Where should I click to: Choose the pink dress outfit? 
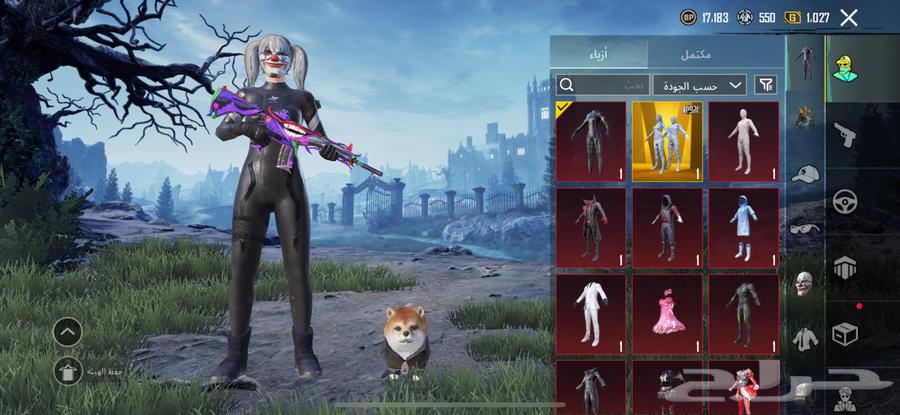(667, 313)
